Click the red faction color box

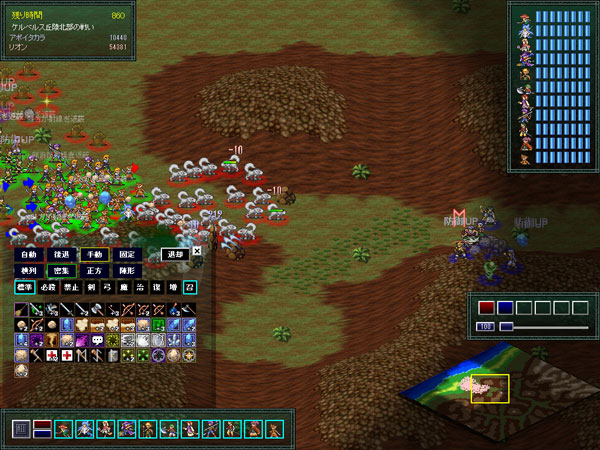[487, 307]
